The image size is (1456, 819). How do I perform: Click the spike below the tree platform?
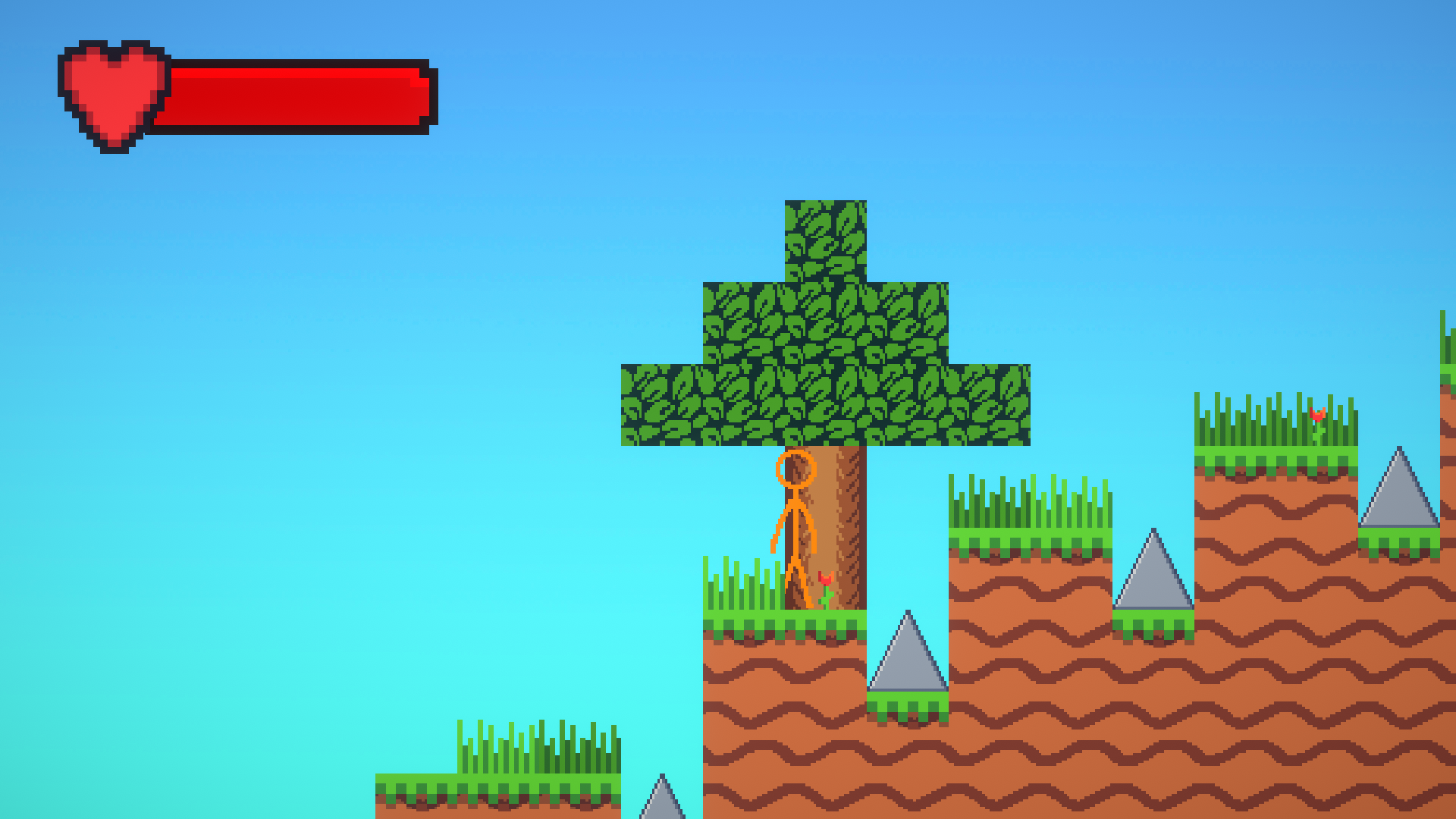[908, 656]
